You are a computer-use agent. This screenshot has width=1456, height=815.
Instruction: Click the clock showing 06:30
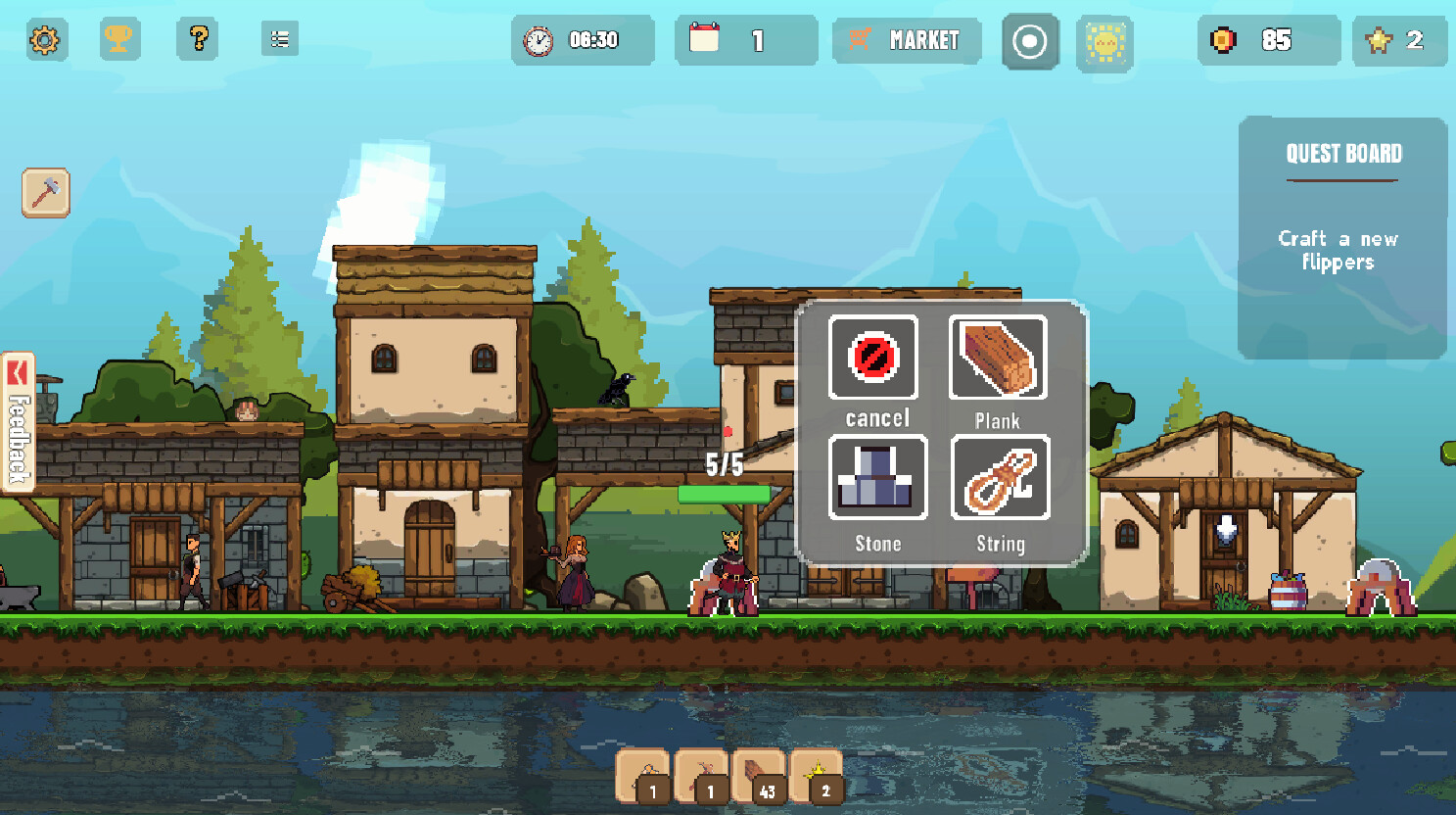(581, 41)
